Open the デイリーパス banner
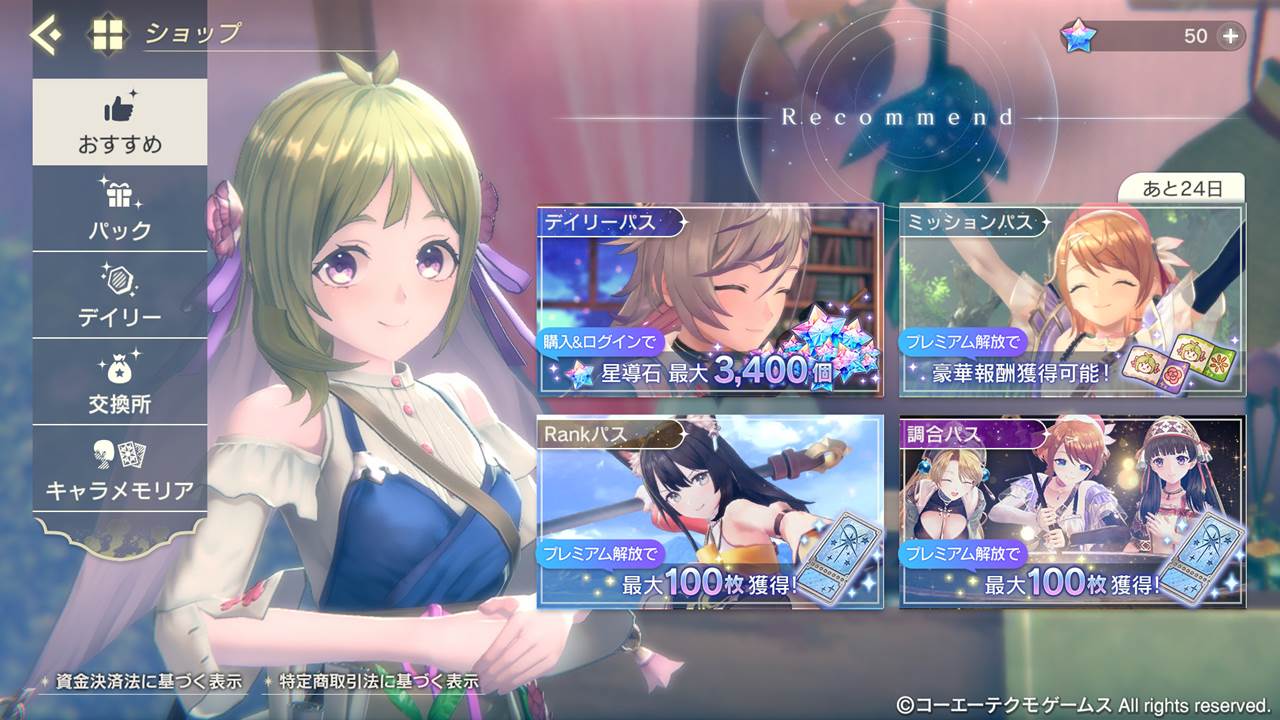The width and height of the screenshot is (1280, 720). (710, 300)
